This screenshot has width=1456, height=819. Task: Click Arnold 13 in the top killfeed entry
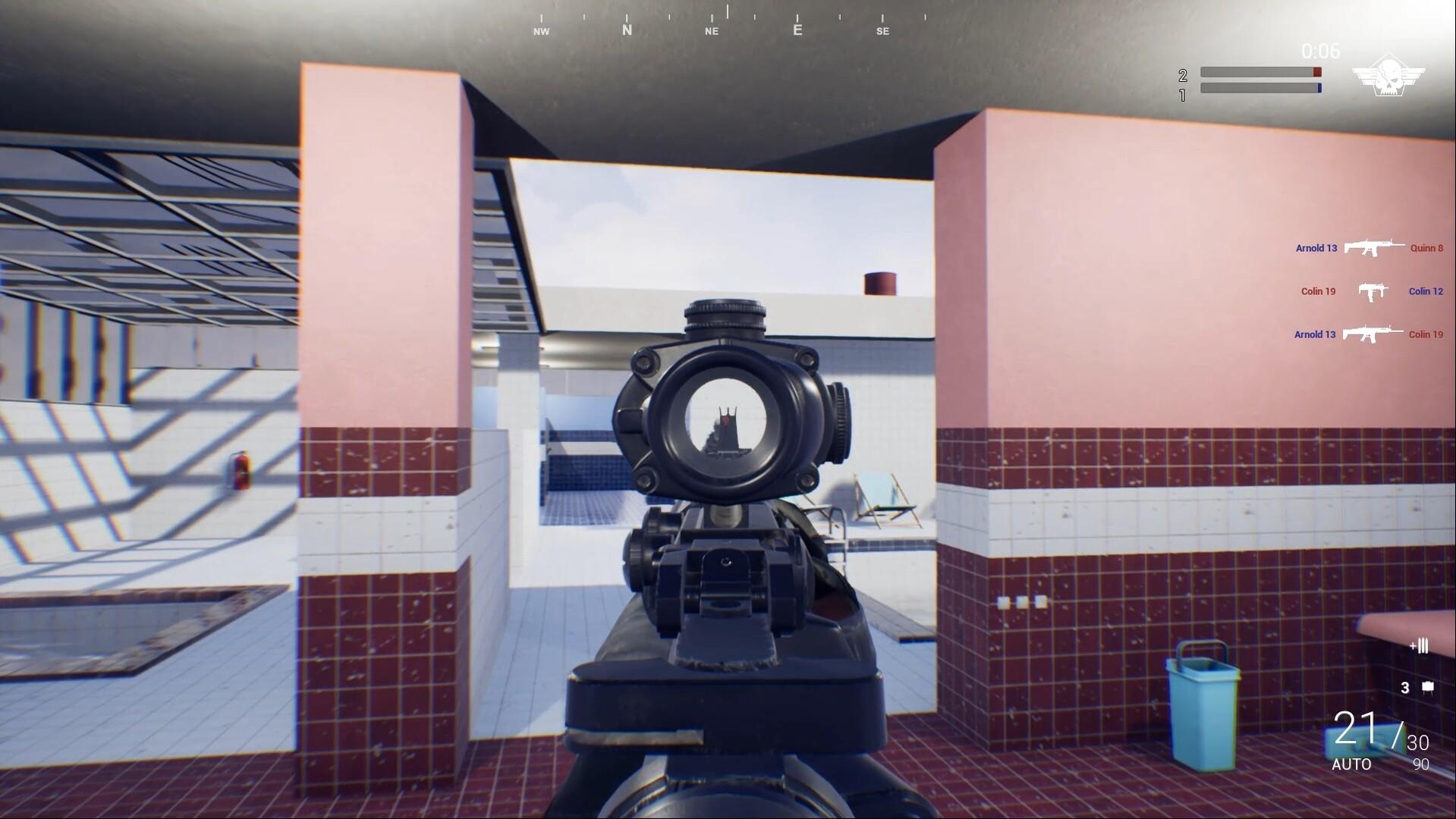click(x=1316, y=248)
